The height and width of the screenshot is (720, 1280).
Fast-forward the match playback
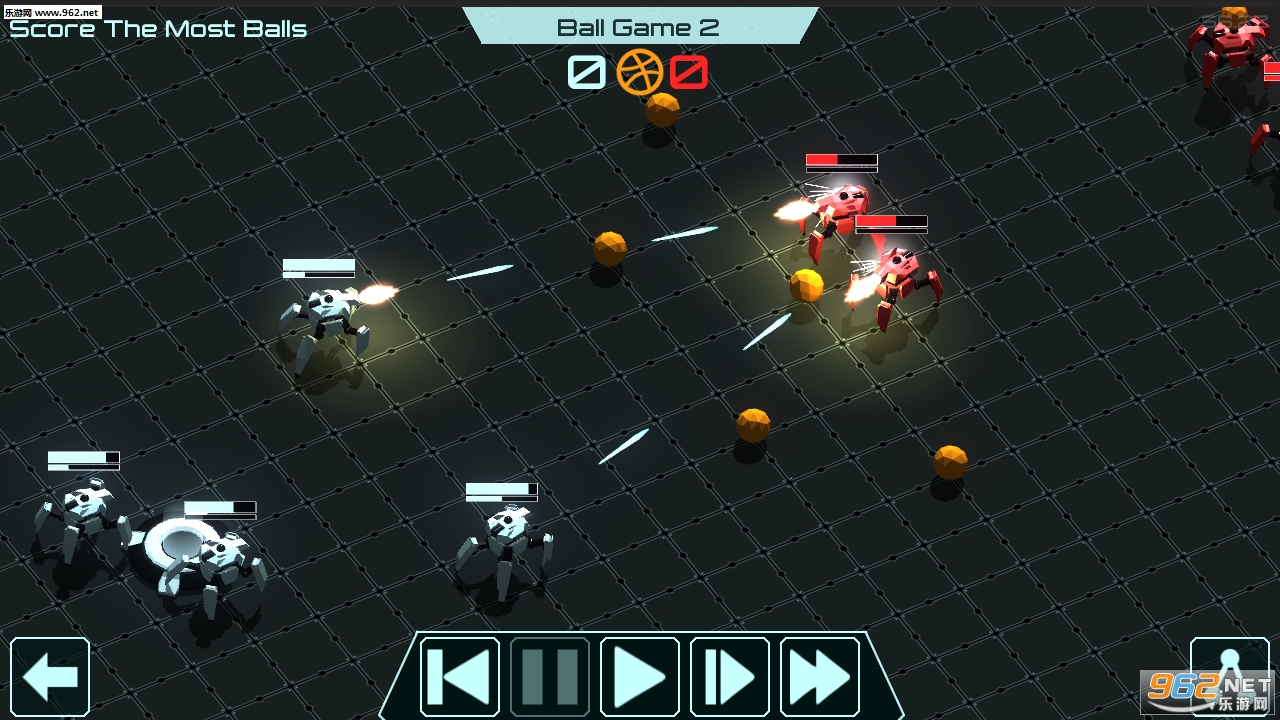820,677
